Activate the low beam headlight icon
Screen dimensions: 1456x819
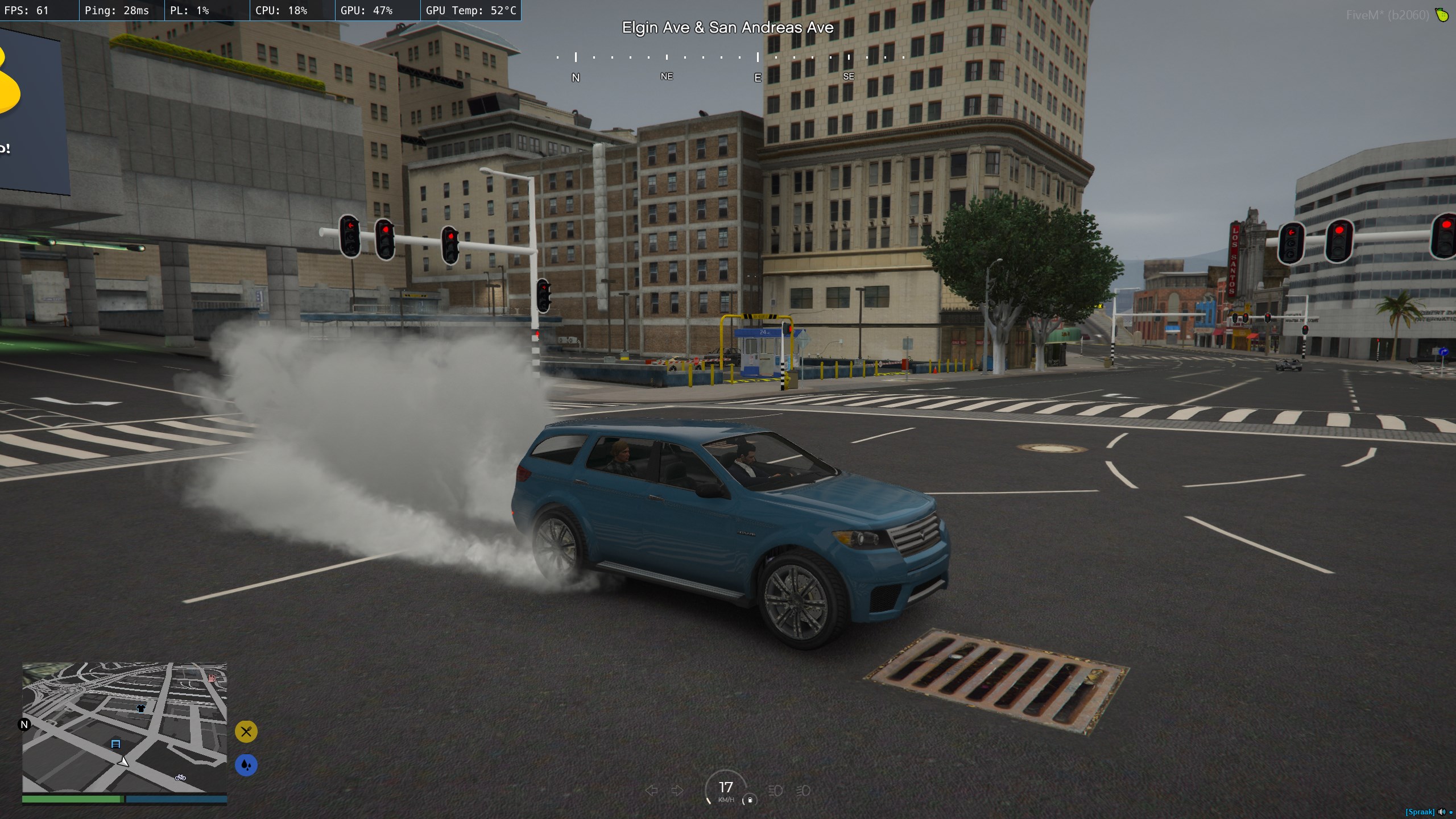pos(803,791)
